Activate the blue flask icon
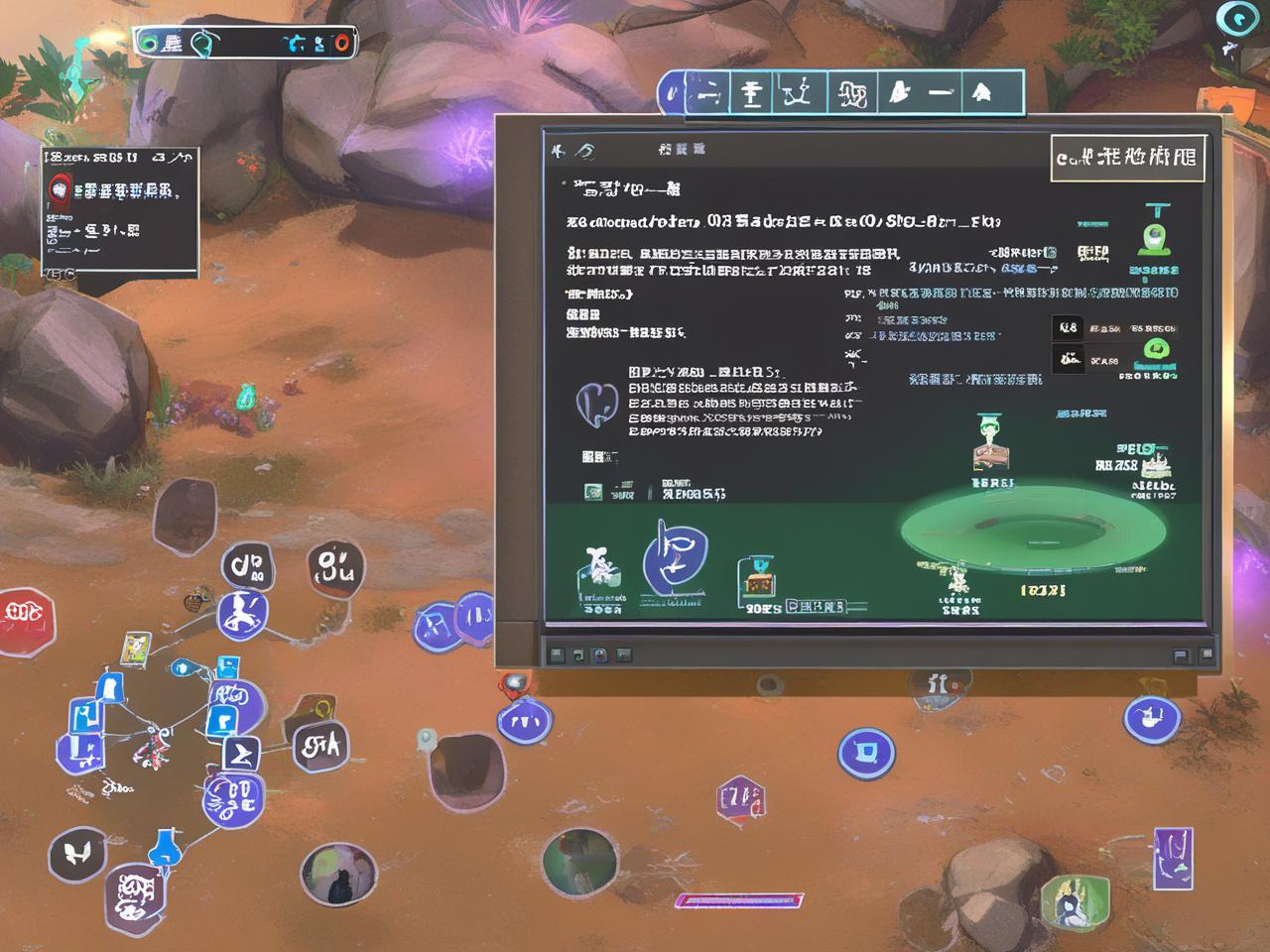 coord(165,849)
